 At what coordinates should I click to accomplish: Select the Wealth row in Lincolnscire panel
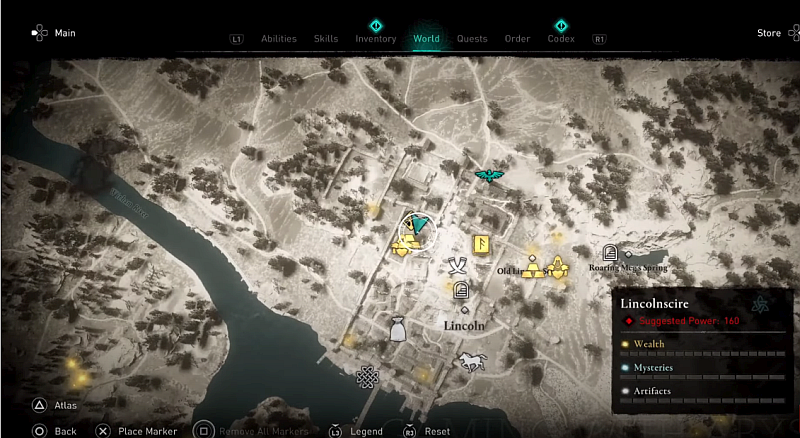(x=700, y=344)
